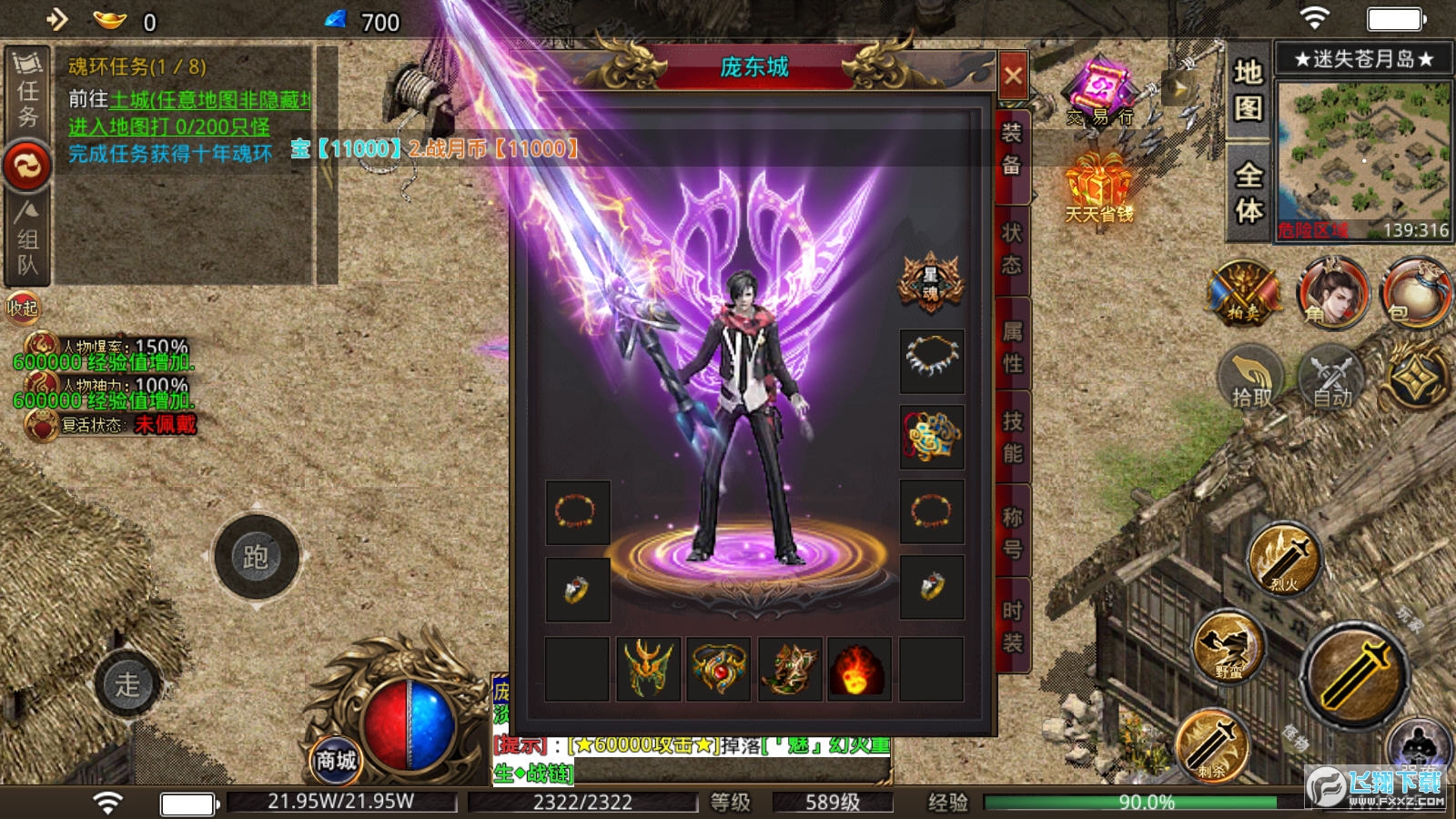This screenshot has width=1456, height=819.
Task: Select the flame orb equipment slot
Action: click(858, 670)
